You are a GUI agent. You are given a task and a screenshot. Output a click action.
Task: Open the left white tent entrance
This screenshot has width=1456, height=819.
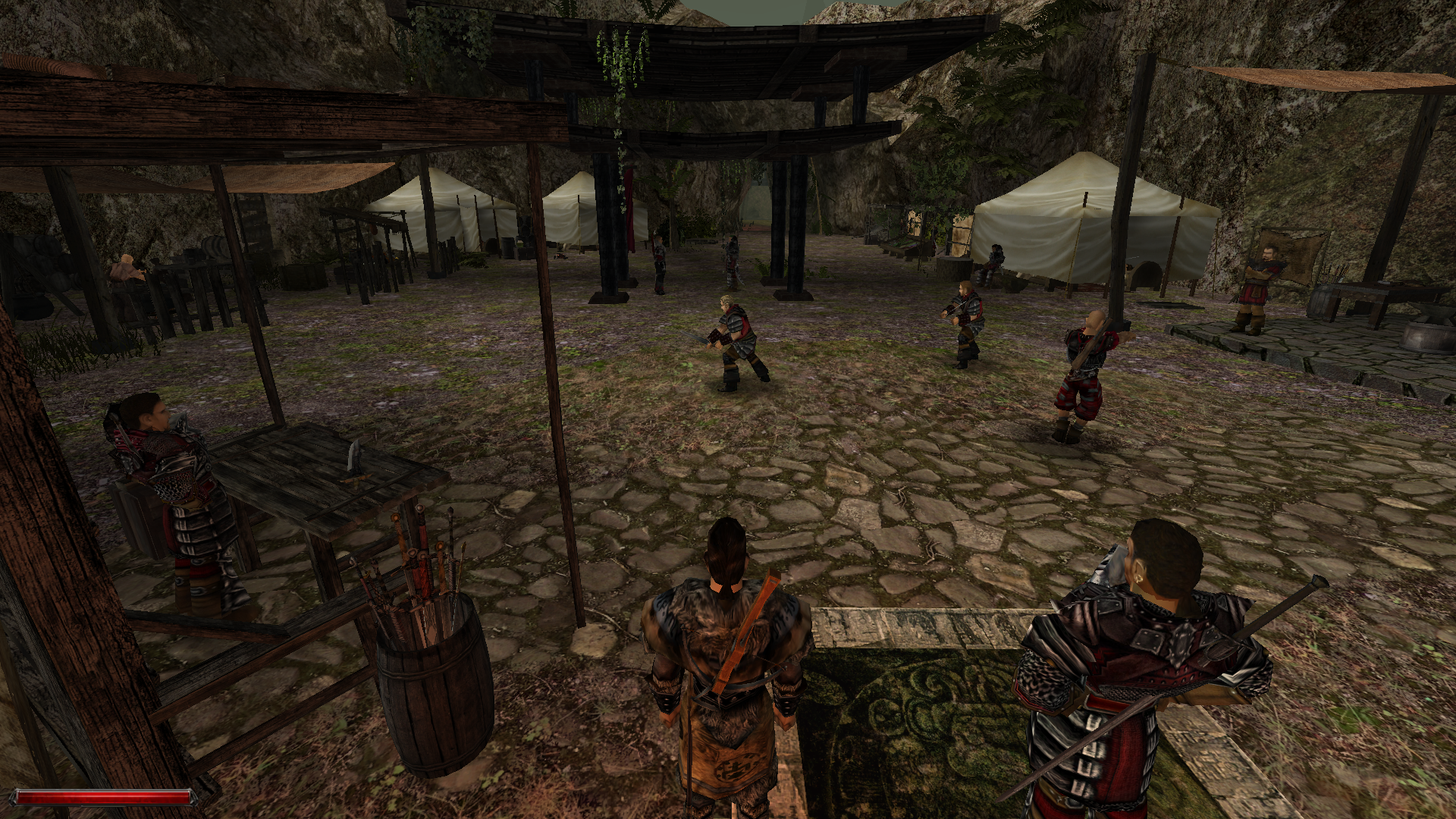pos(440,212)
